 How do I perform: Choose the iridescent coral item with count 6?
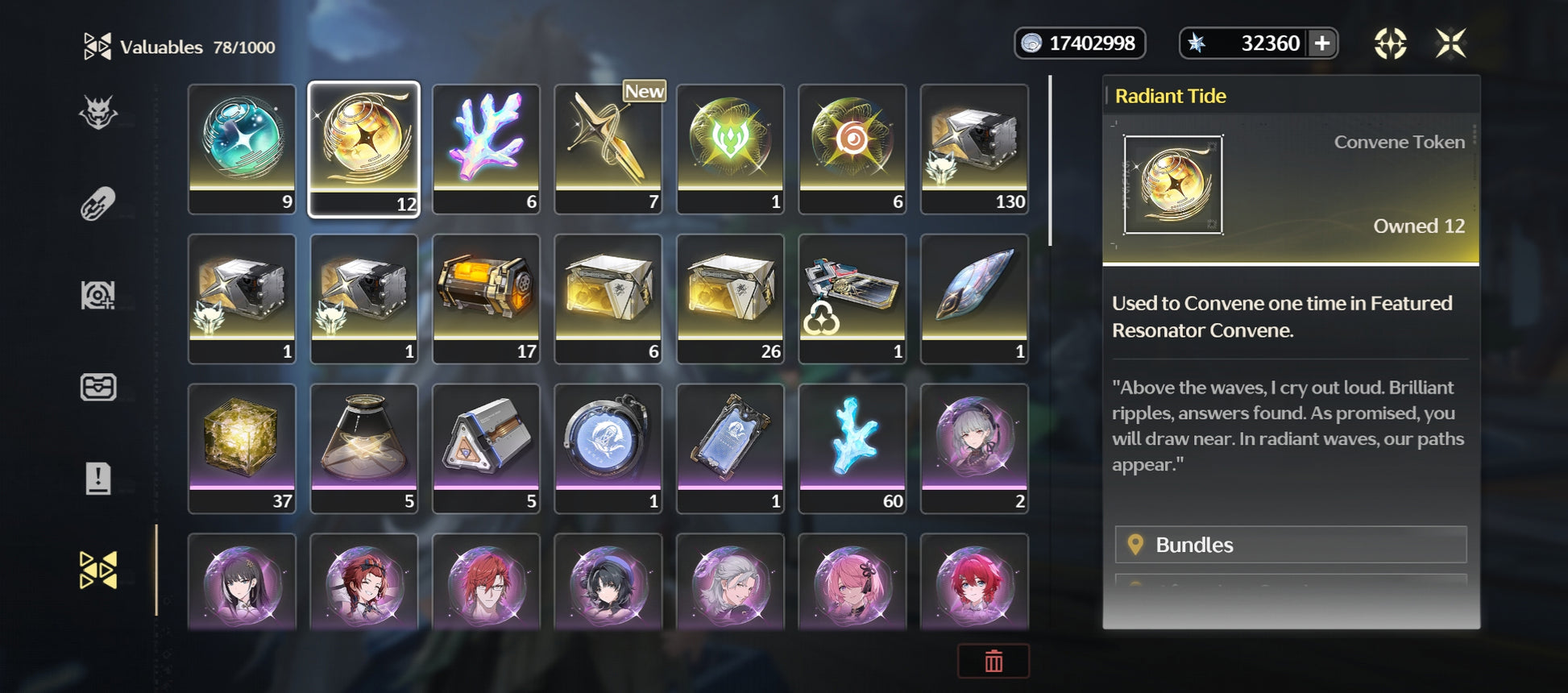486,149
